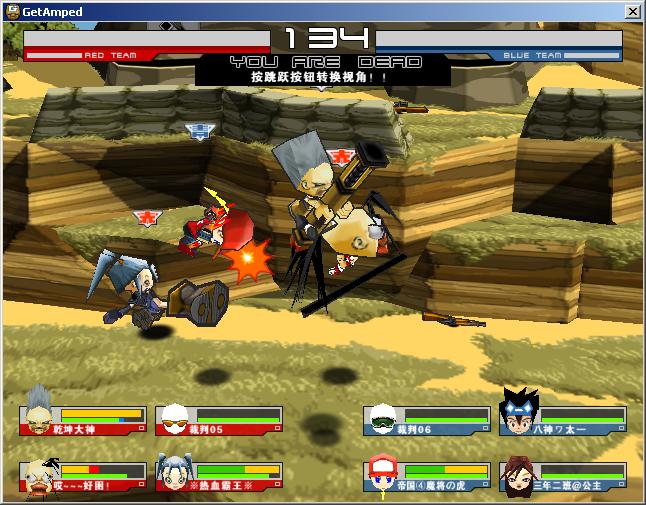Image resolution: width=646 pixels, height=505 pixels.
Task: Close the GetAmped window
Action: (632, 11)
